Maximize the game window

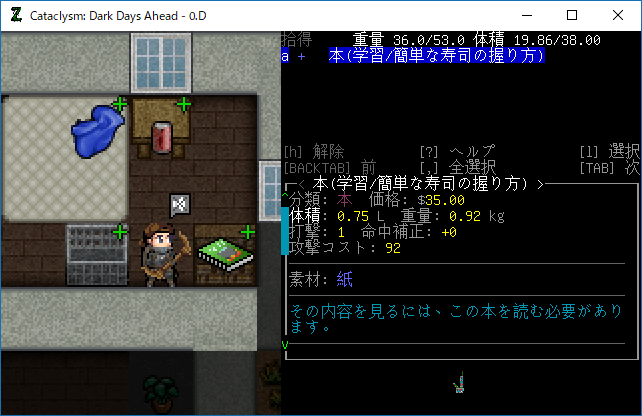pos(572,15)
